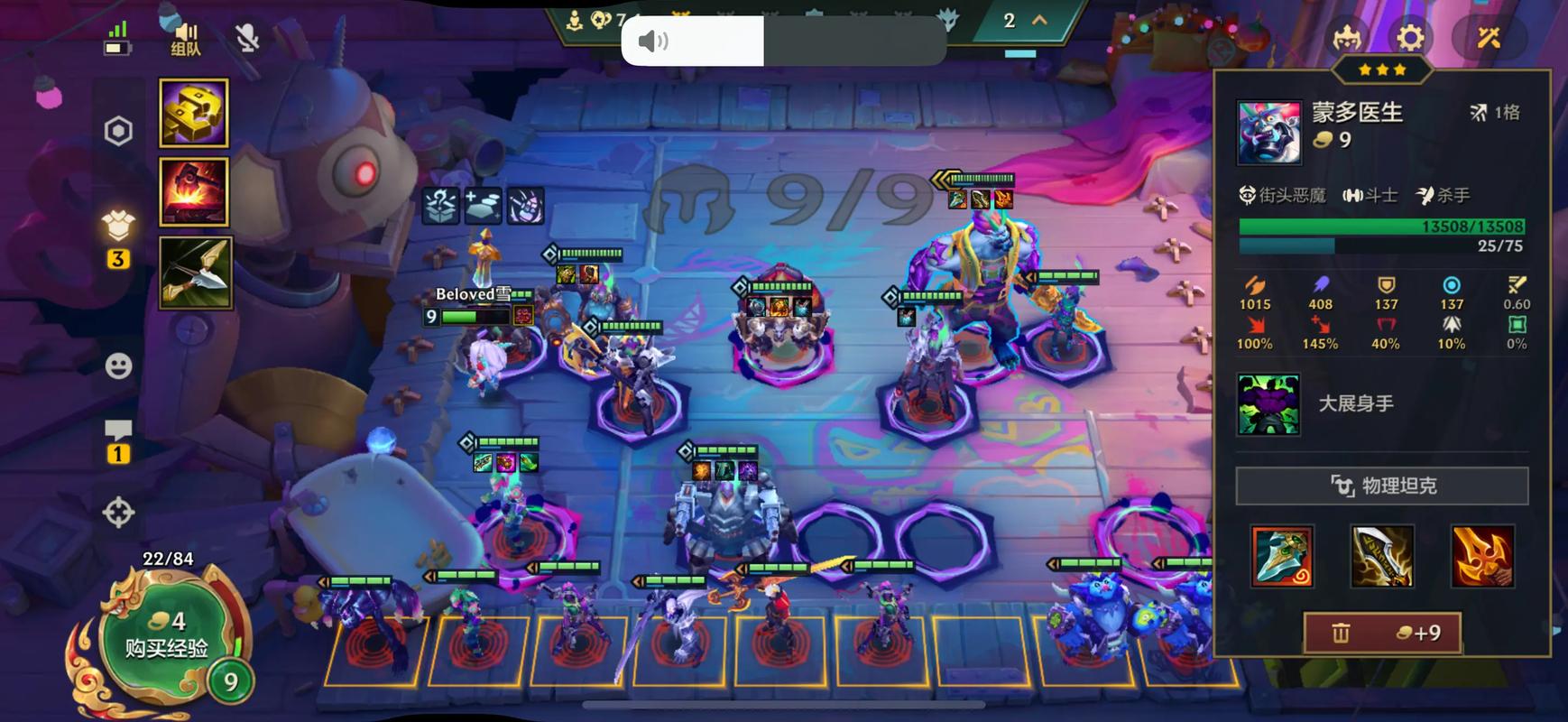Sell 蒙多医生 for 9 gold

[1382, 633]
